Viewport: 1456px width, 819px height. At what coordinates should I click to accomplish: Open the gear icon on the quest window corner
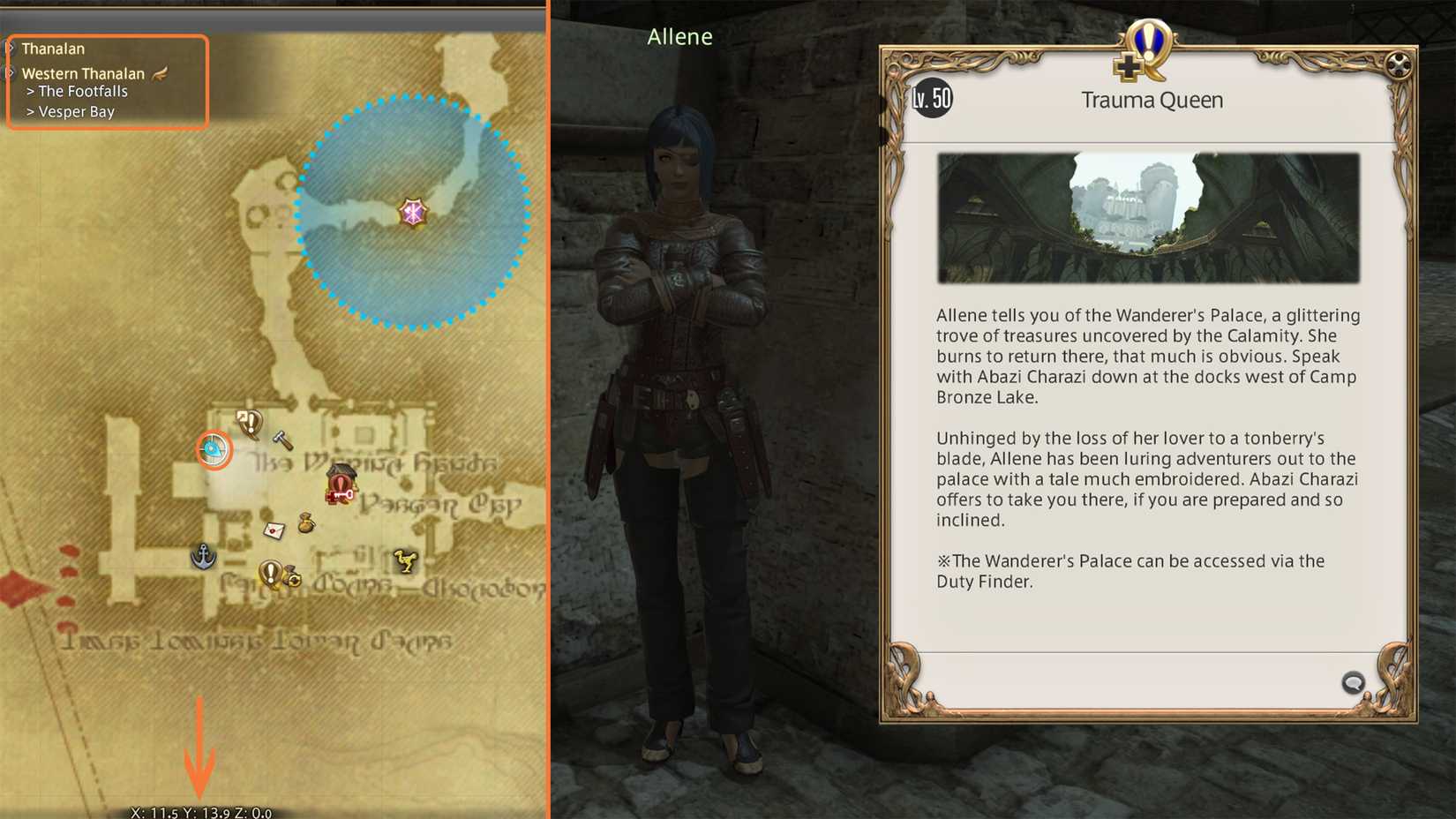tap(1397, 64)
